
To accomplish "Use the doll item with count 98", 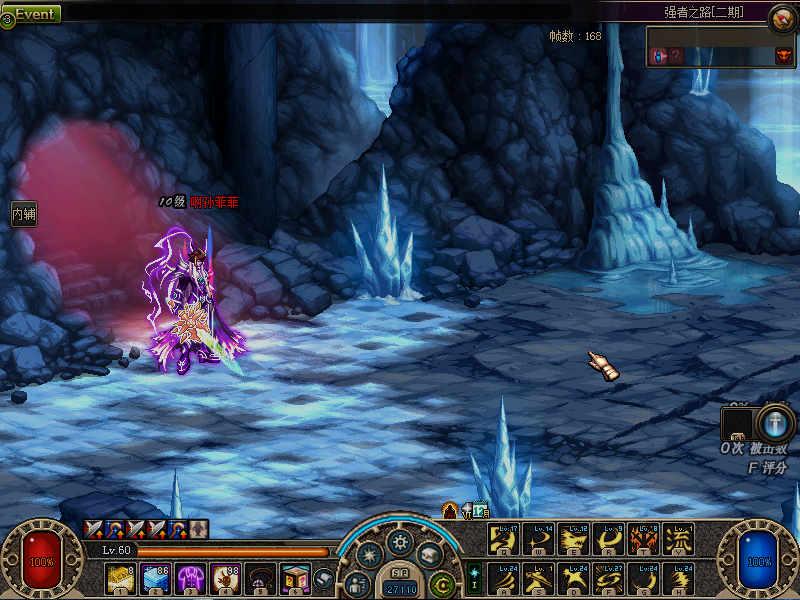I will (x=224, y=578).
